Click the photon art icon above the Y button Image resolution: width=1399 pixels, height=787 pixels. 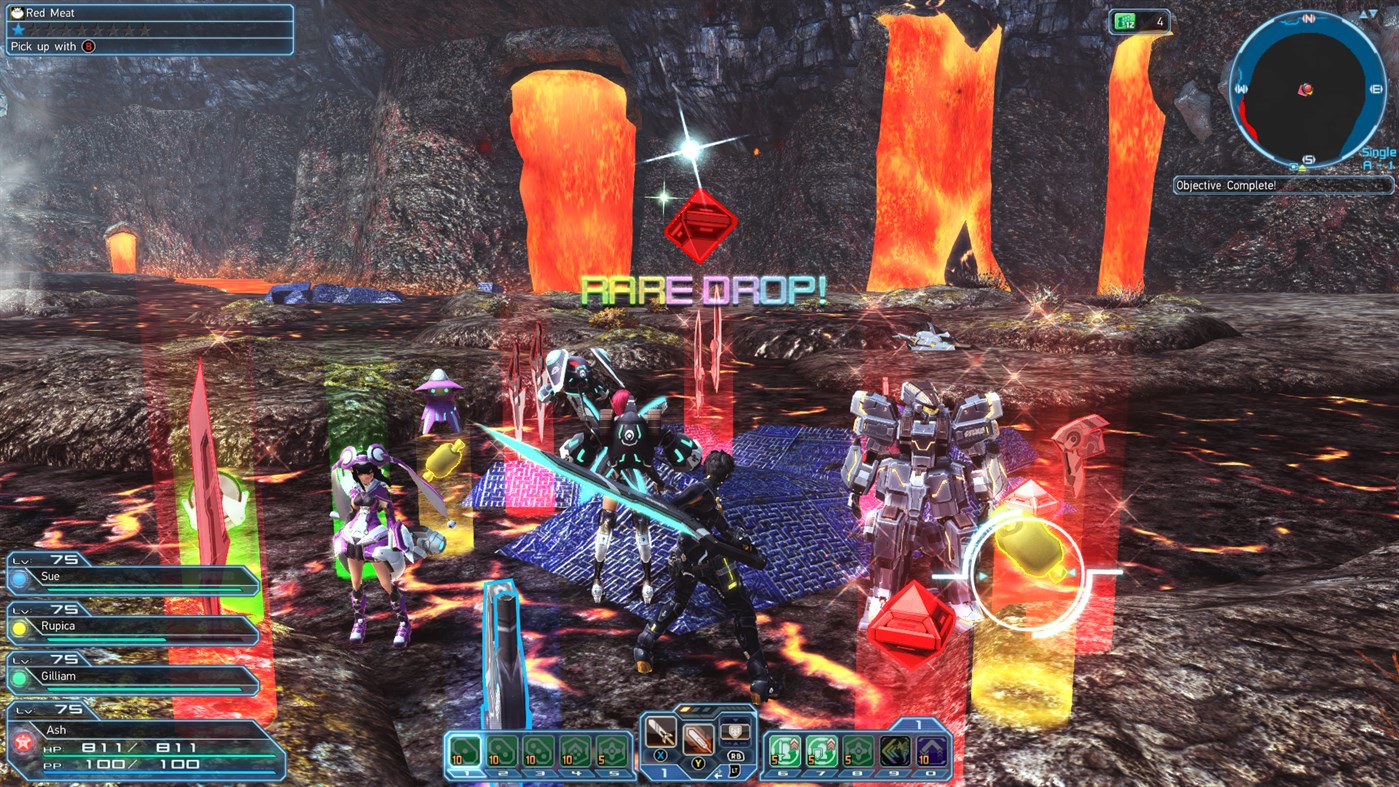point(699,740)
